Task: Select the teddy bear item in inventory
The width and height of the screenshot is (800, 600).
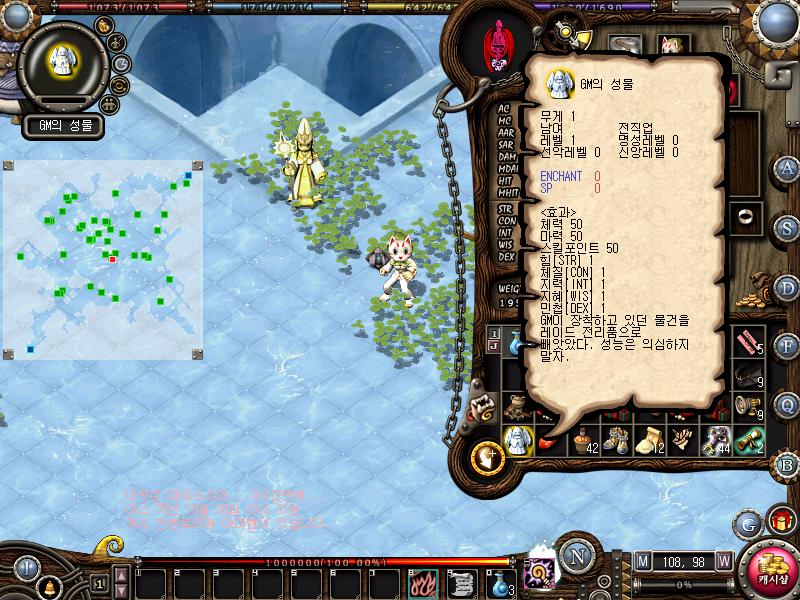Action: 517,406
